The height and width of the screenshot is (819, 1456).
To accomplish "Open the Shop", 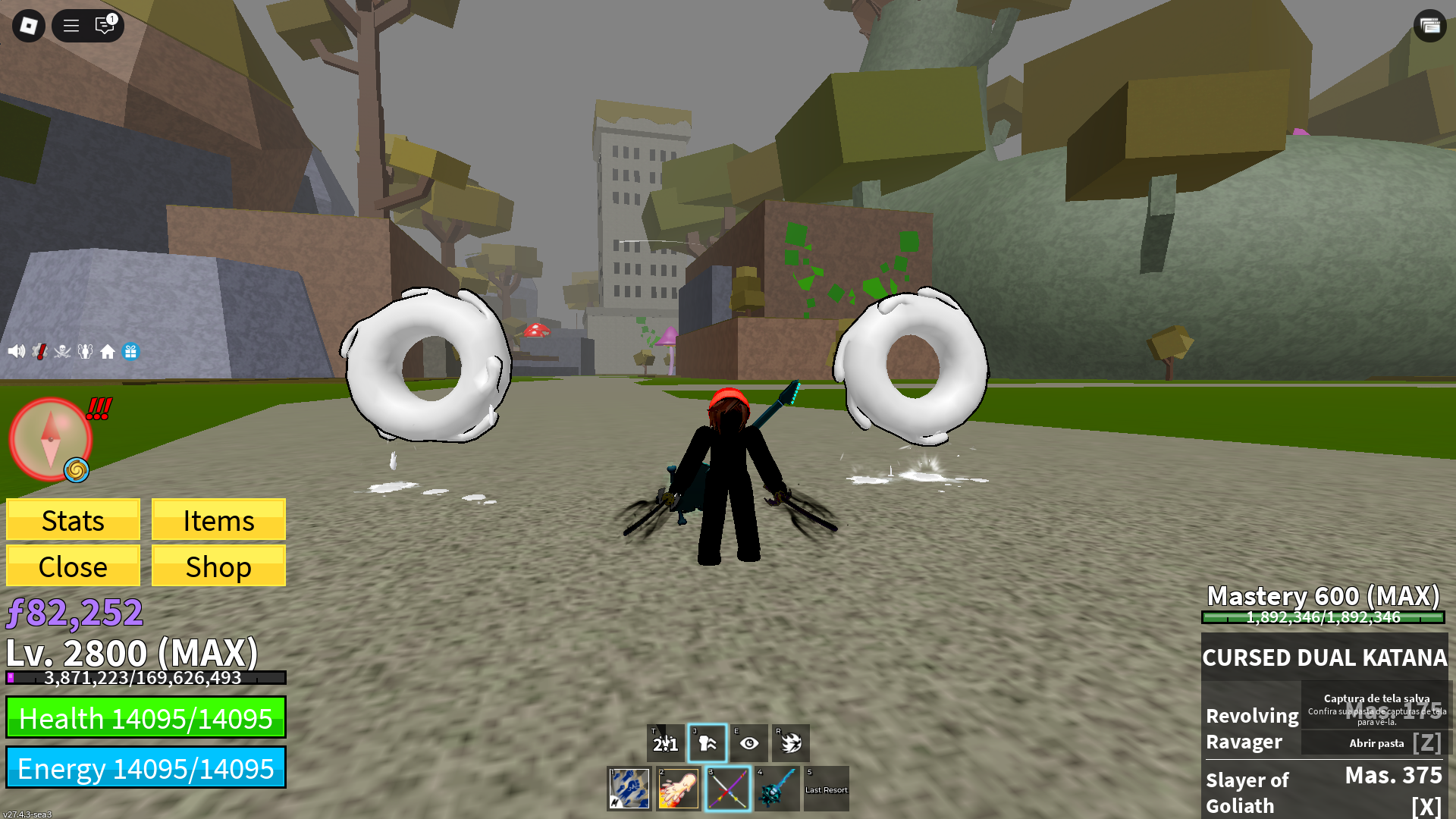I will click(x=218, y=566).
